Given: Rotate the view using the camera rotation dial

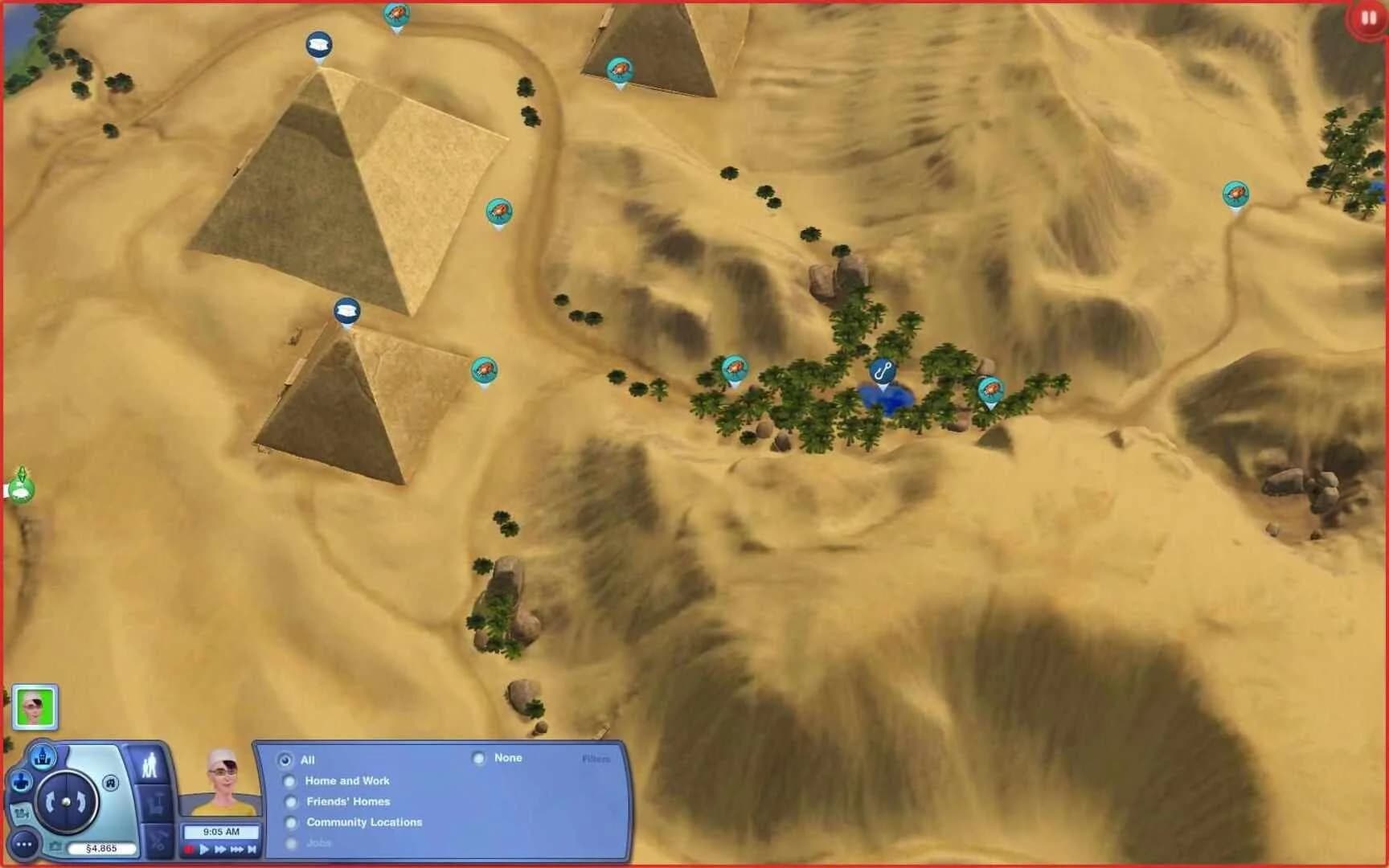Looking at the screenshot, I should pyautogui.click(x=65, y=801).
